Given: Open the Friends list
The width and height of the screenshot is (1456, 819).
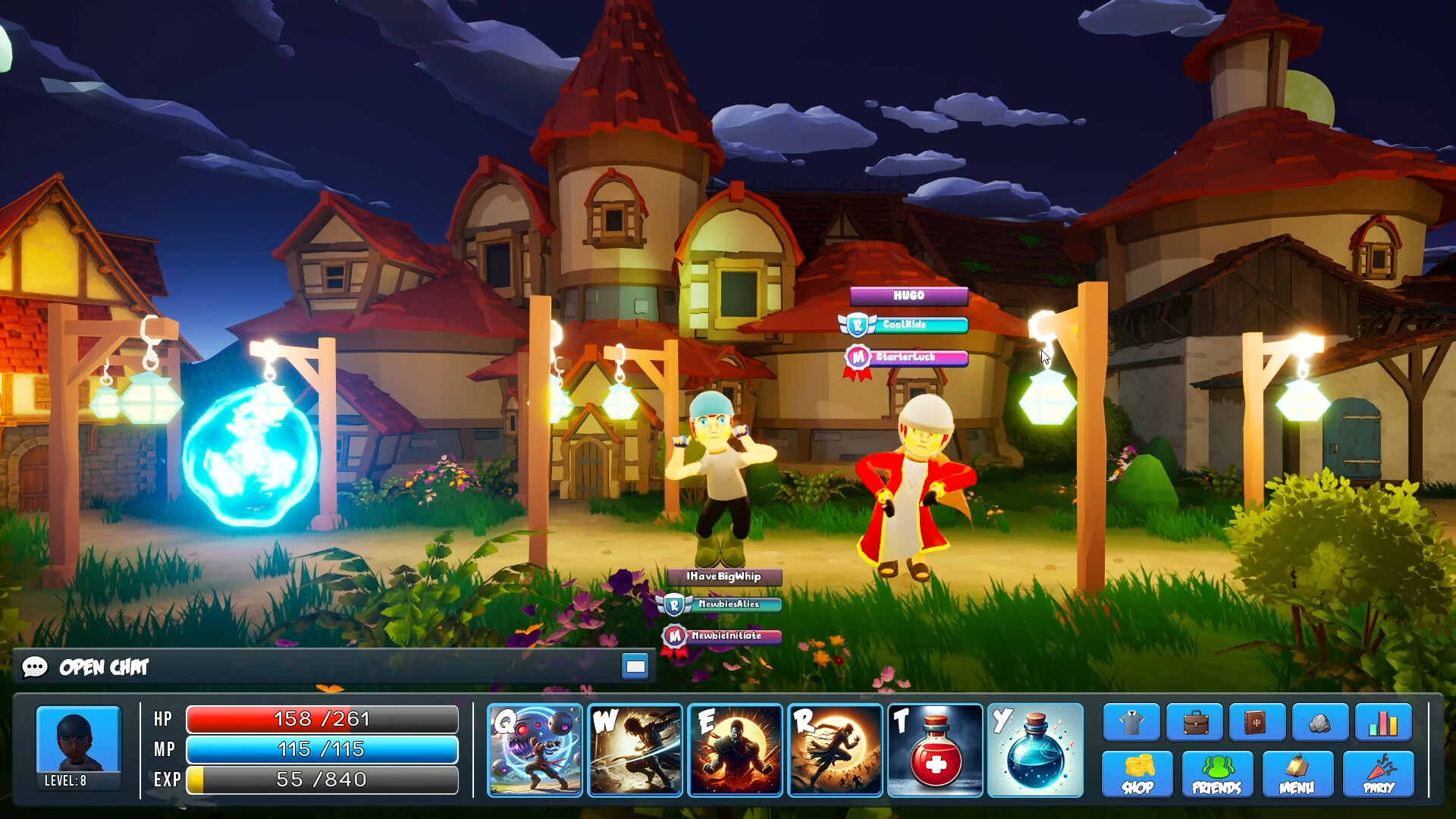Looking at the screenshot, I should pos(1216,774).
